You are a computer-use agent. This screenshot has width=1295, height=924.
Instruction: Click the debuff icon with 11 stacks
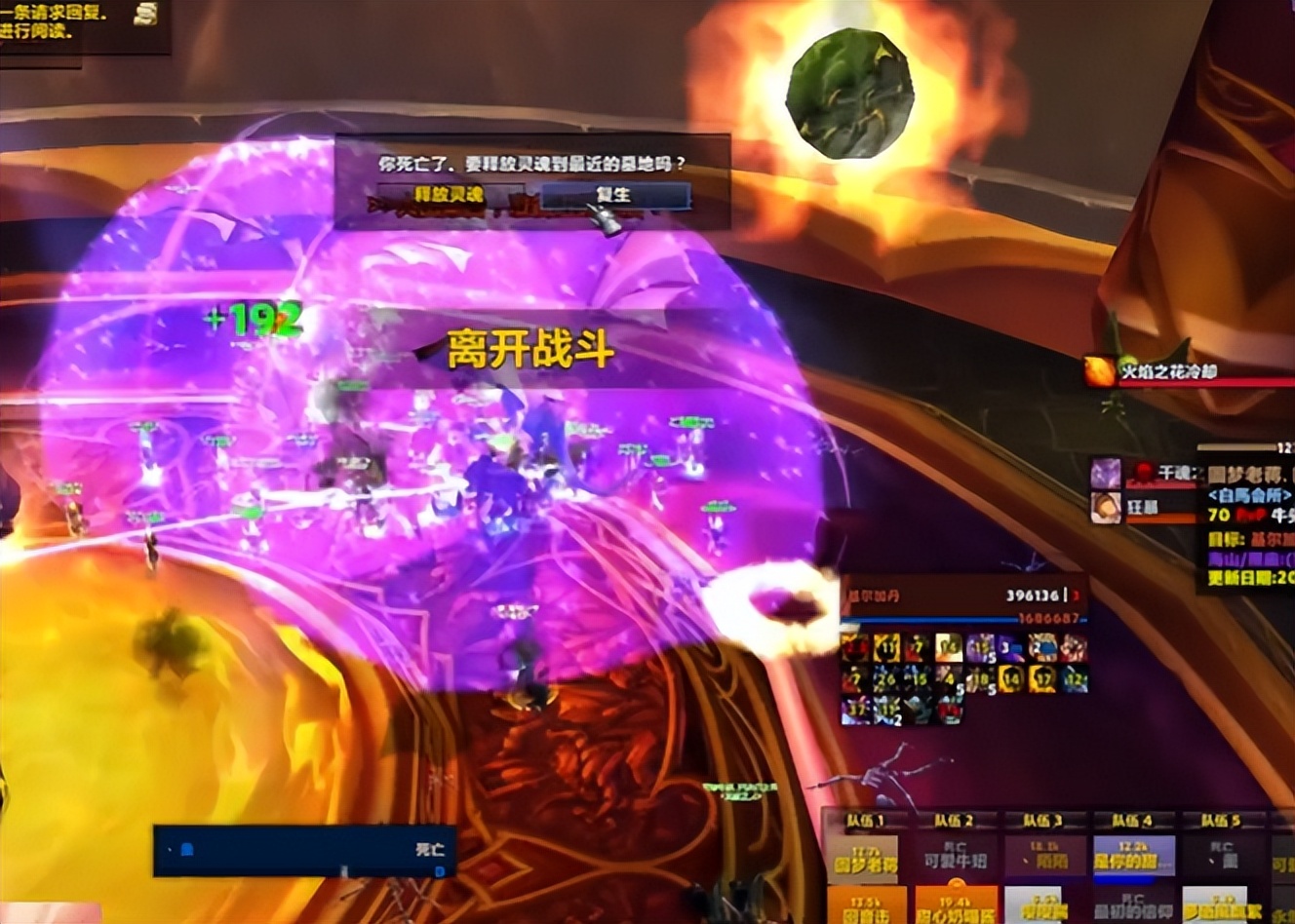[x=886, y=648]
